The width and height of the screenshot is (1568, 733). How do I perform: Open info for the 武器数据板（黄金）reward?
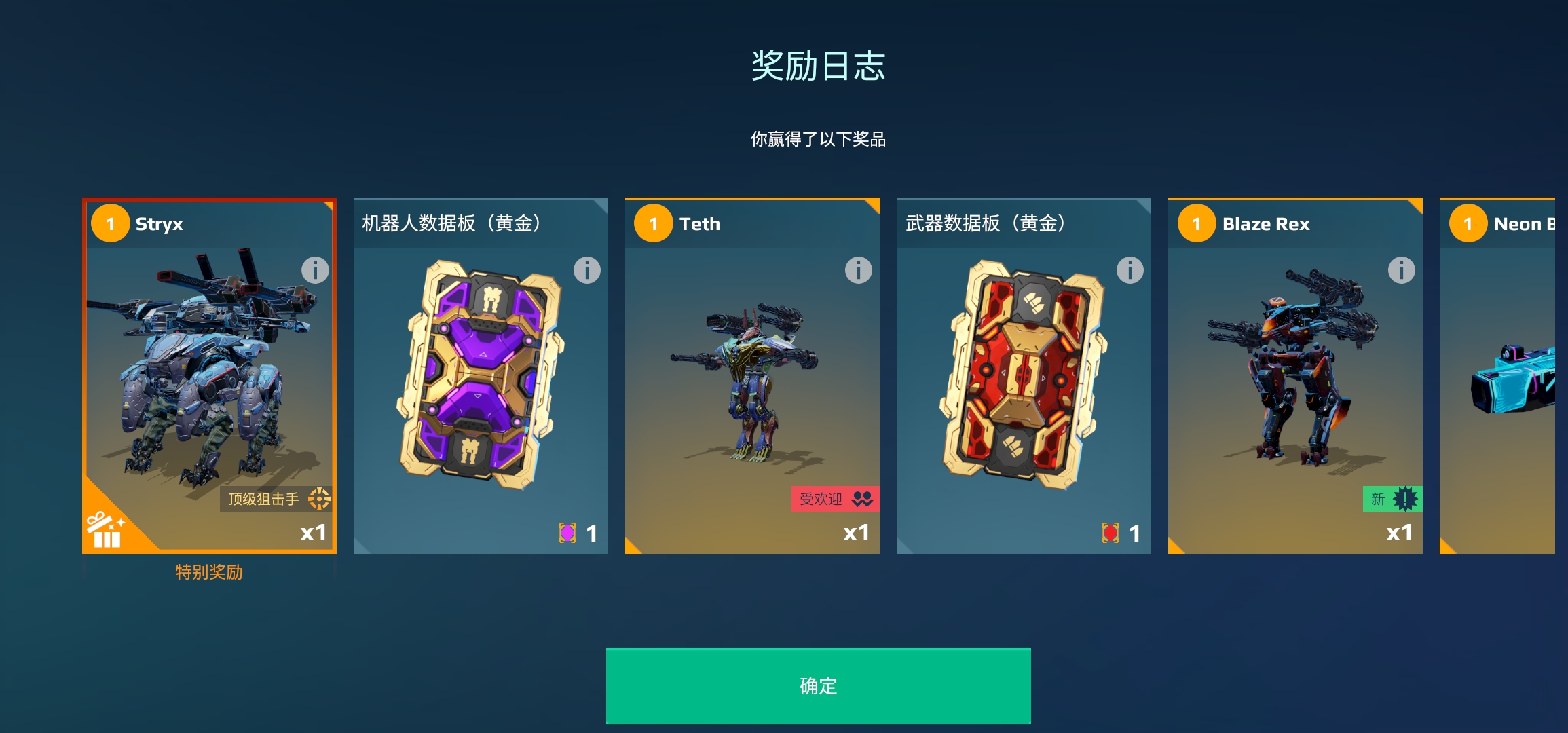coord(1130,271)
